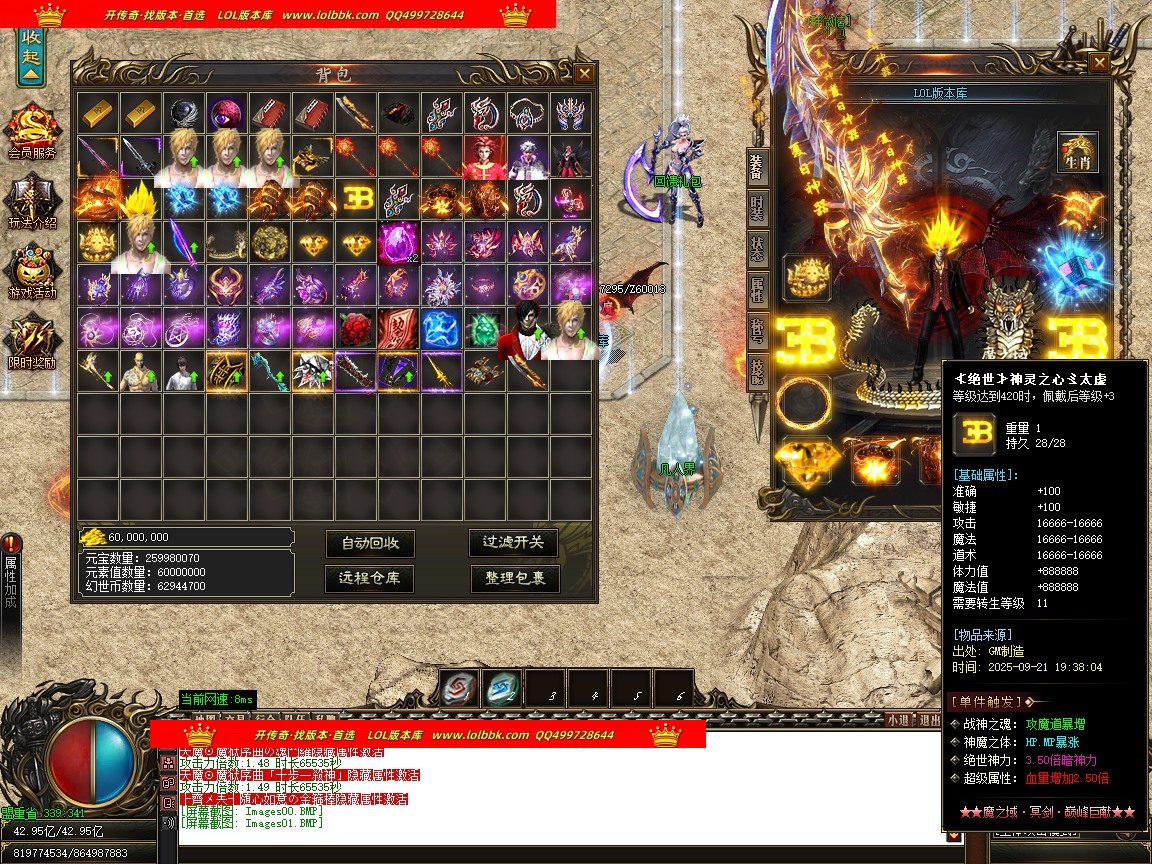Select the red rose bouquet item
Viewport: 1152px width, 864px height.
[356, 328]
